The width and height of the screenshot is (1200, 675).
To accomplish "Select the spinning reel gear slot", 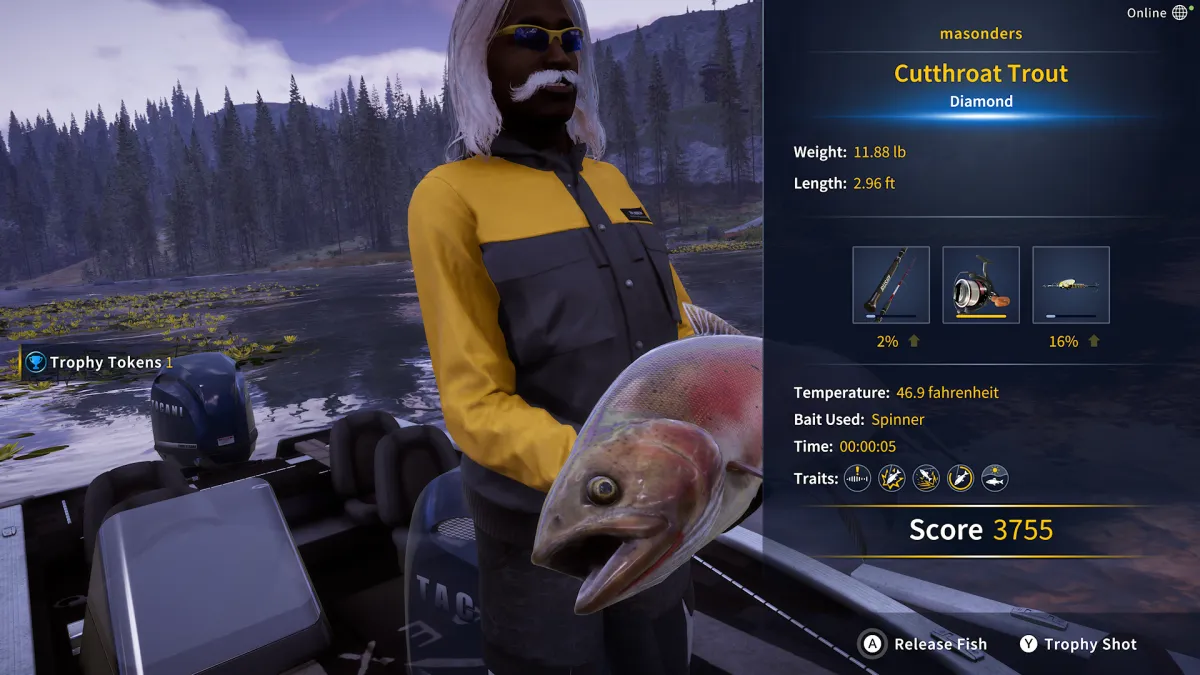I will pos(981,285).
